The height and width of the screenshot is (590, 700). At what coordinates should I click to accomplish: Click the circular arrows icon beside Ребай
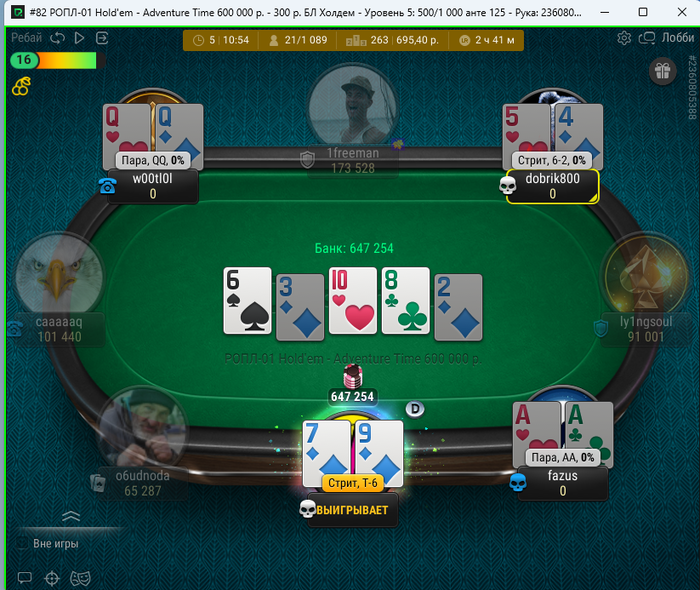57,38
